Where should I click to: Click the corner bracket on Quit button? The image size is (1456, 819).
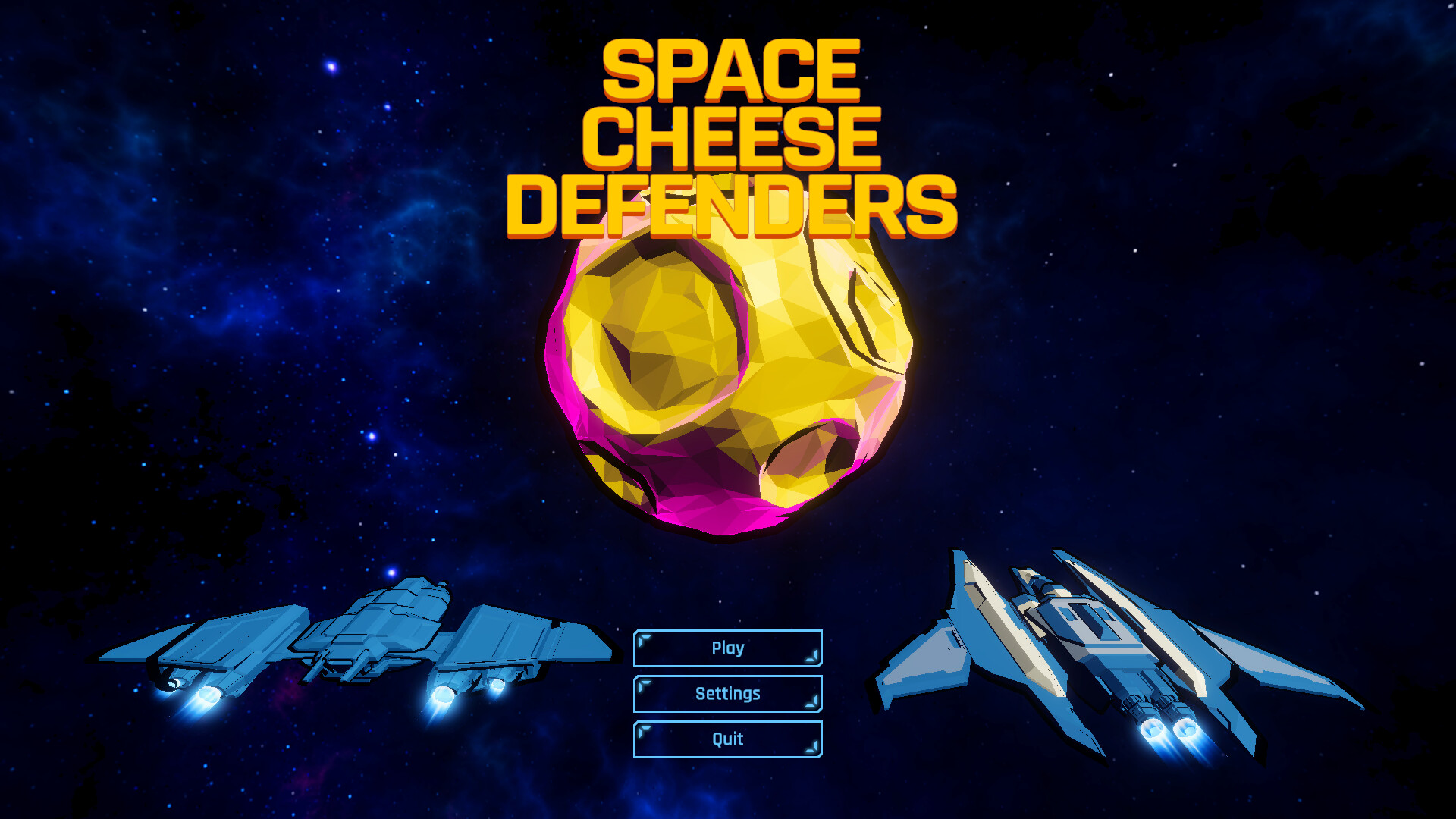coord(642,730)
